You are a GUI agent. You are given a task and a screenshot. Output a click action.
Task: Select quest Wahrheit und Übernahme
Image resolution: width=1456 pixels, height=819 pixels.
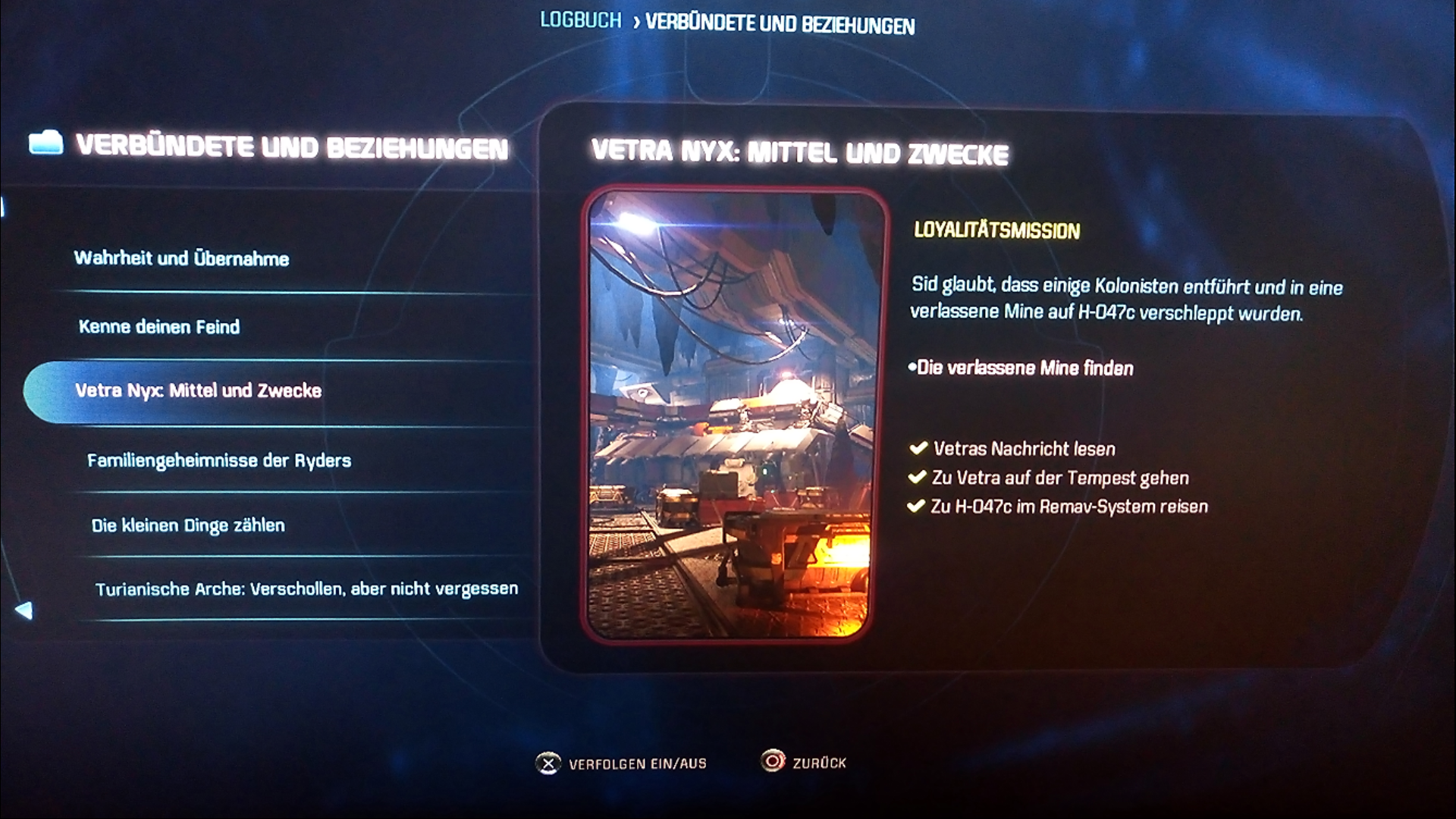[x=182, y=259]
